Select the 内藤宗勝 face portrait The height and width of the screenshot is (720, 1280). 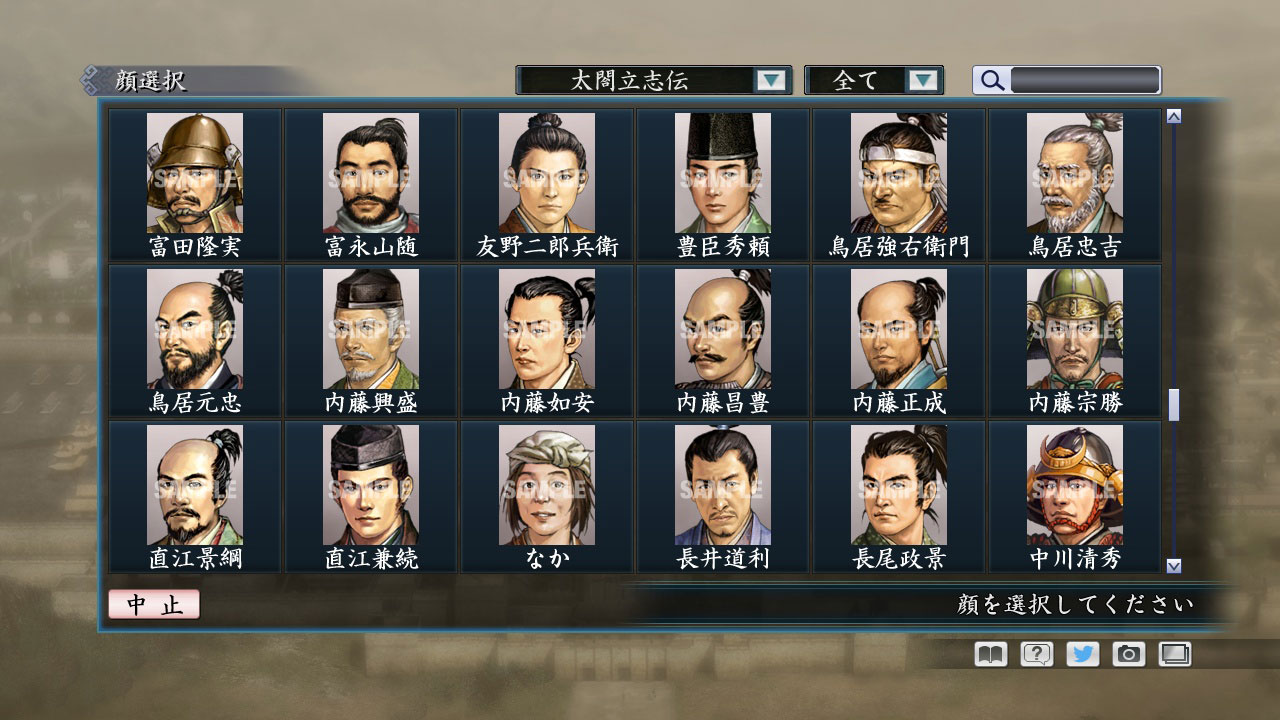click(x=1076, y=330)
